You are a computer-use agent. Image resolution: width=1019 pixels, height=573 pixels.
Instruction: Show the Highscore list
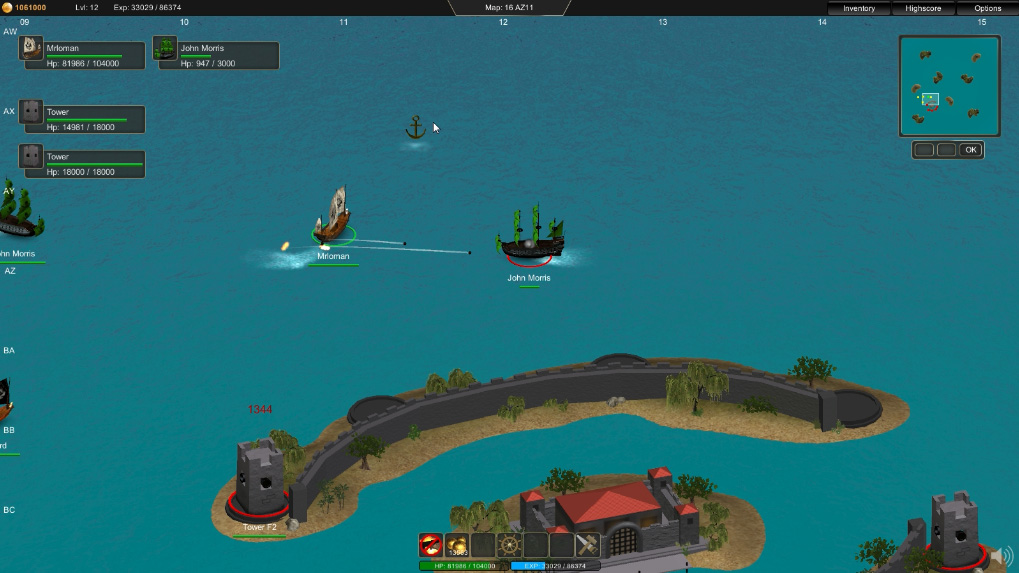click(x=923, y=8)
